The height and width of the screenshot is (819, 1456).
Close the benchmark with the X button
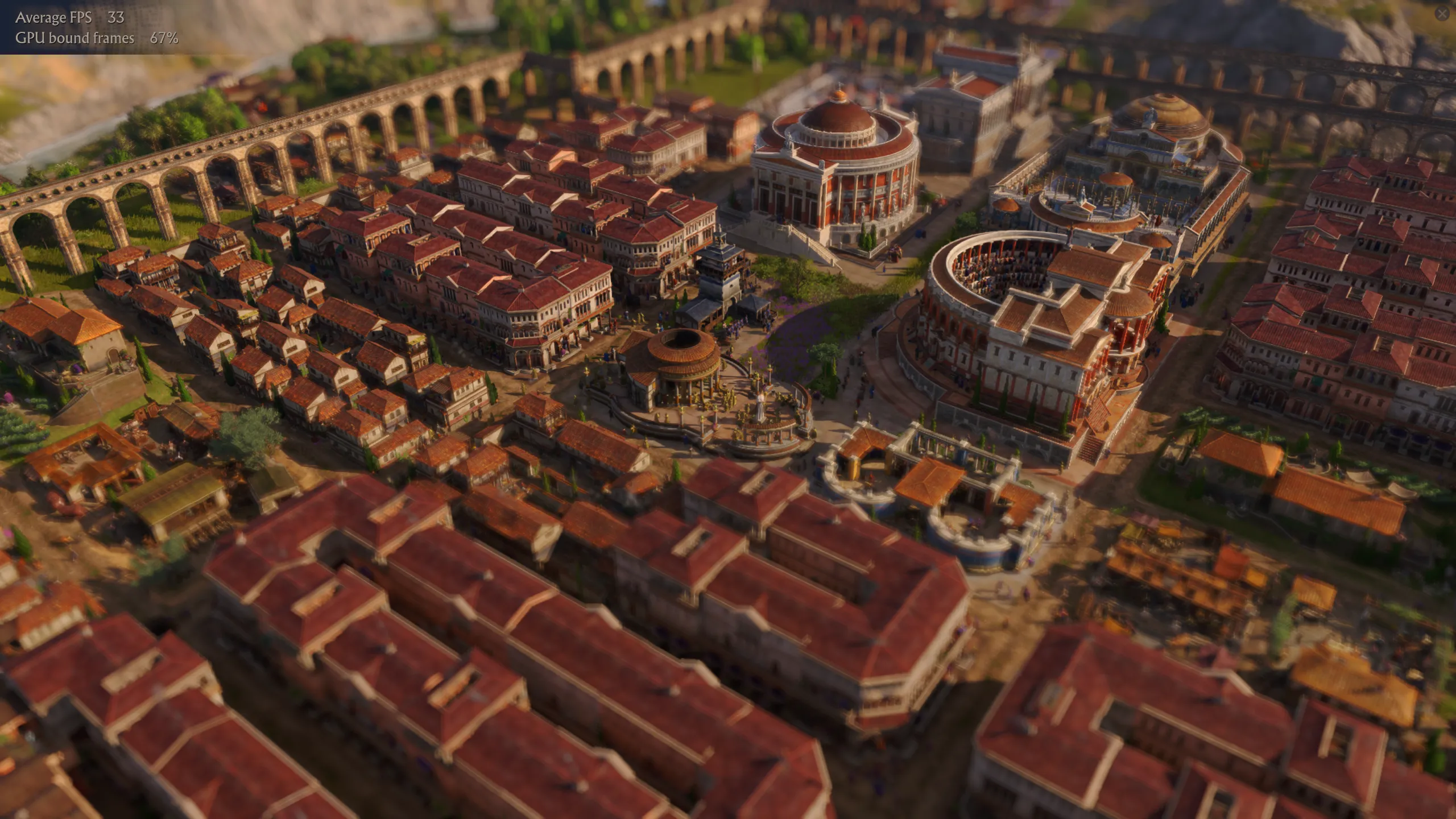coord(1442,14)
